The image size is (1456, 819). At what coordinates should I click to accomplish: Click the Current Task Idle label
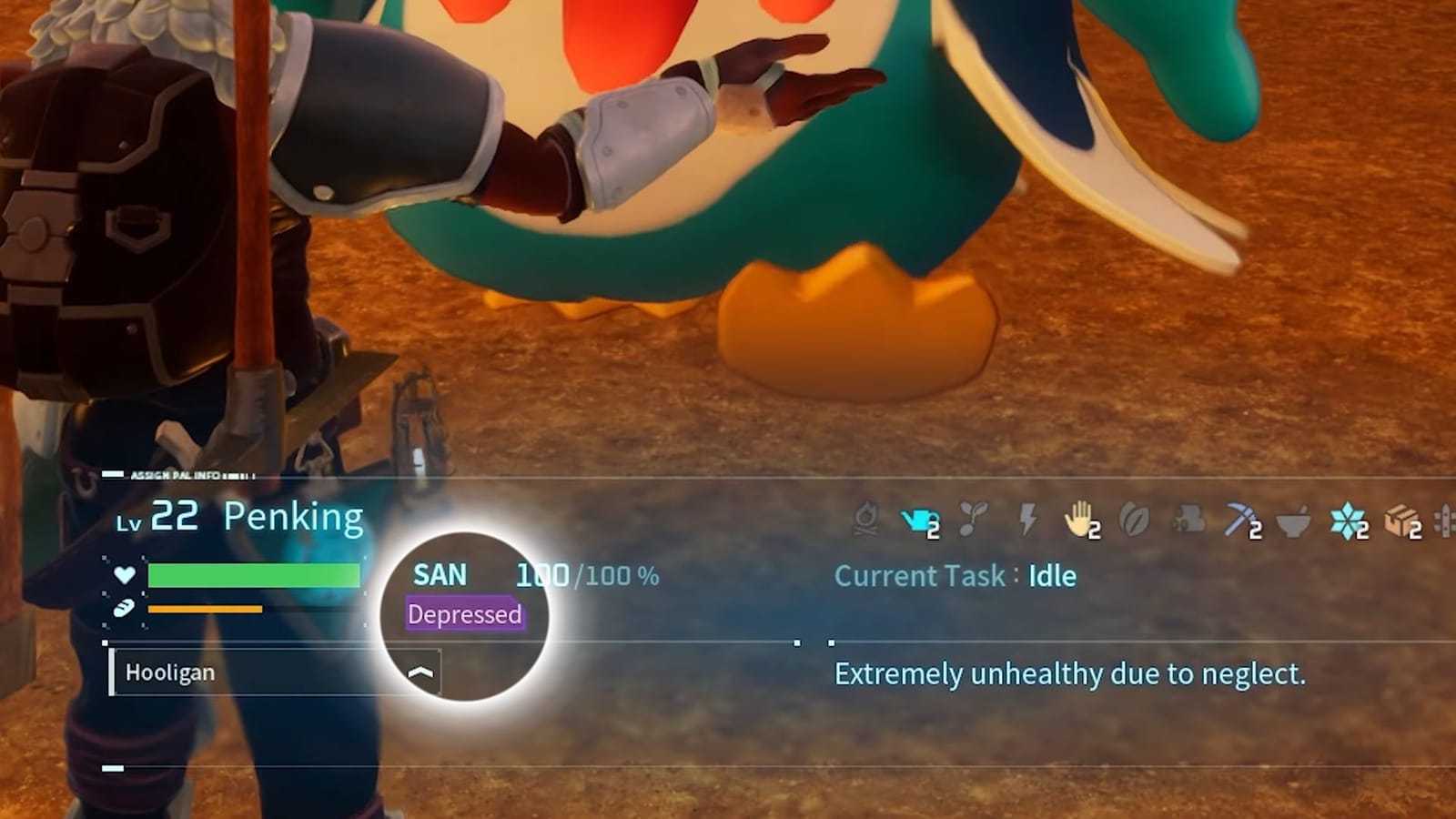tap(955, 575)
